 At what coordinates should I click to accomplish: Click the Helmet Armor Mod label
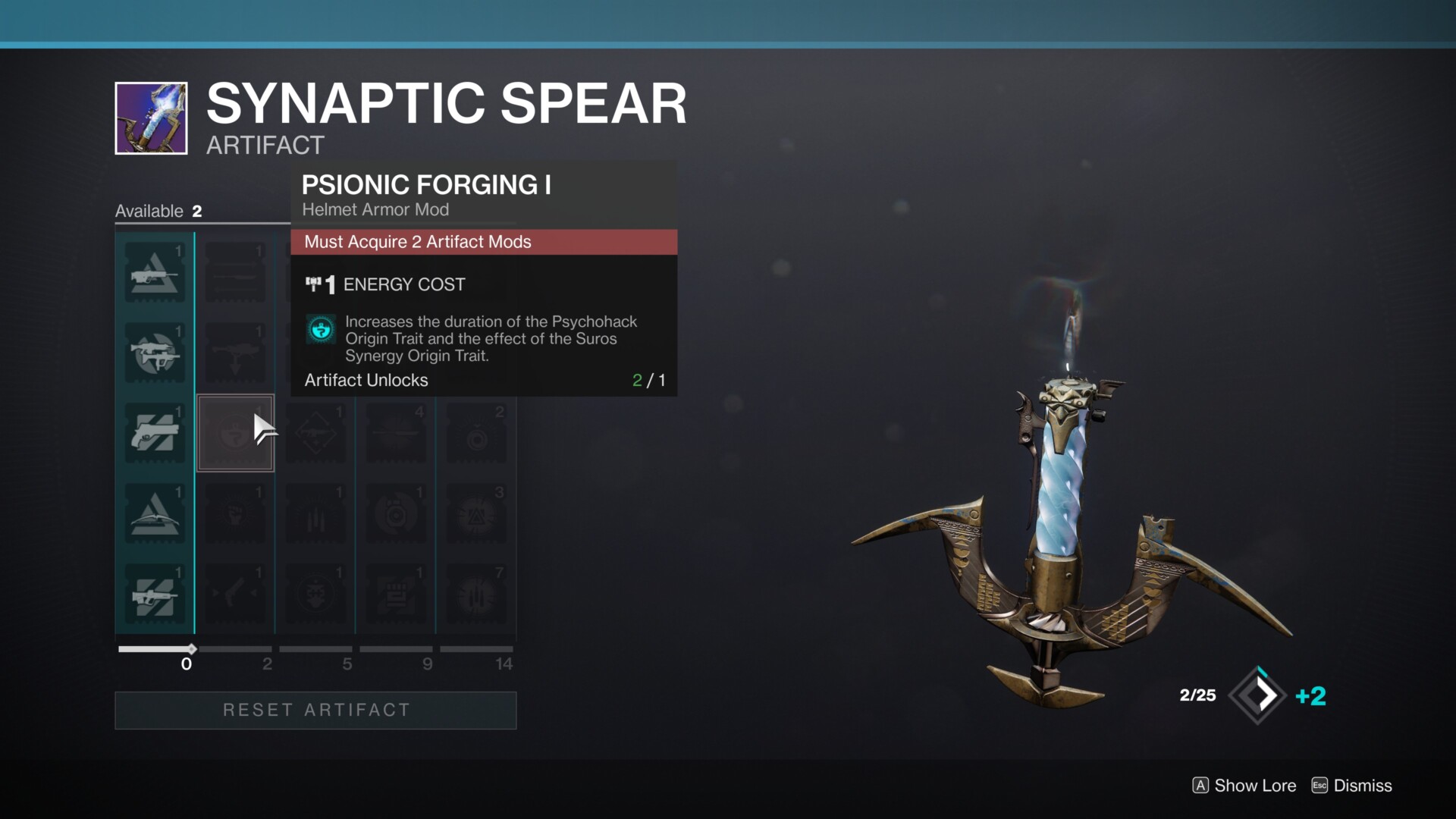click(375, 210)
